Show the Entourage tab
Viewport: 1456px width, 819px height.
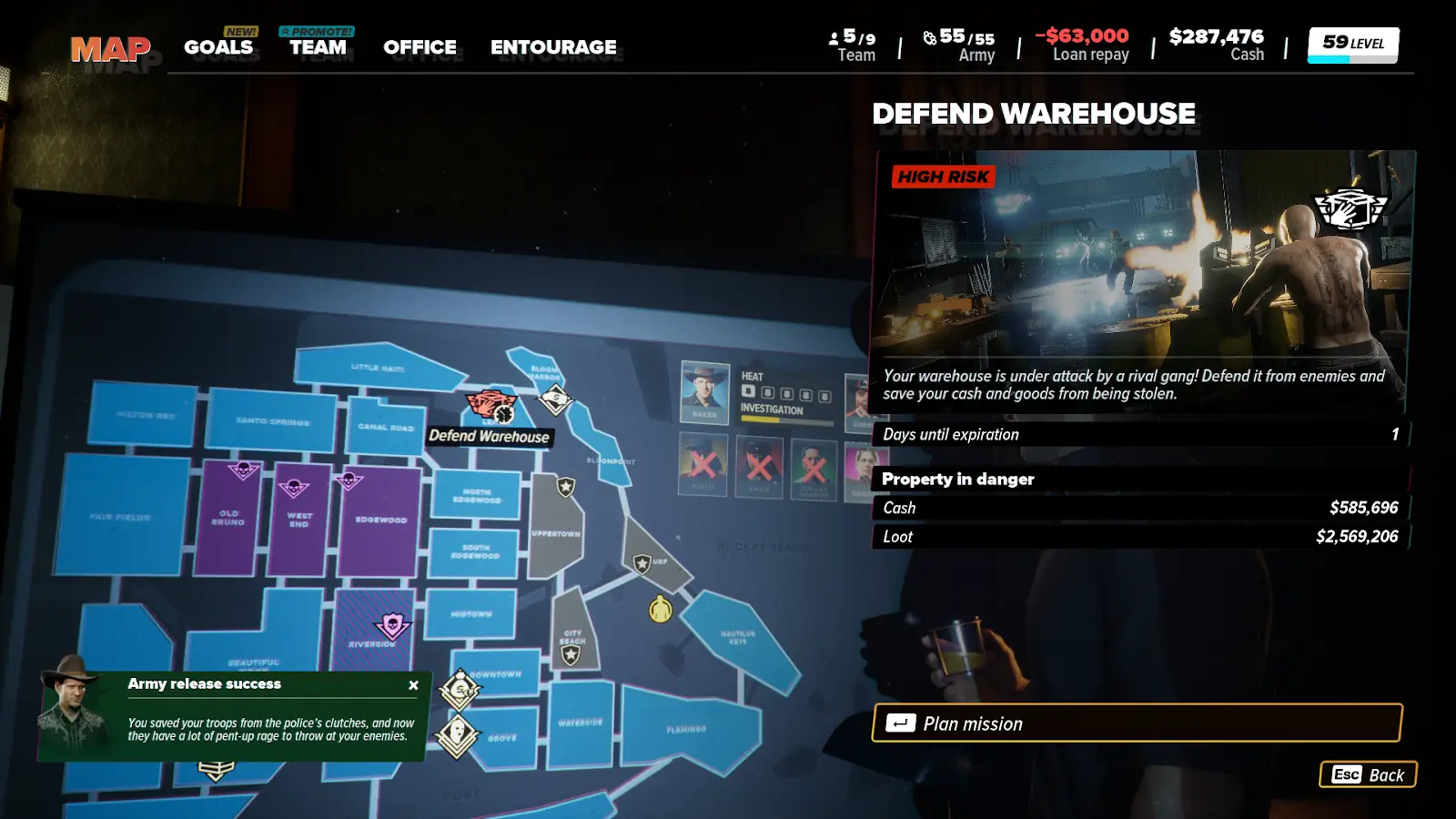553,47
